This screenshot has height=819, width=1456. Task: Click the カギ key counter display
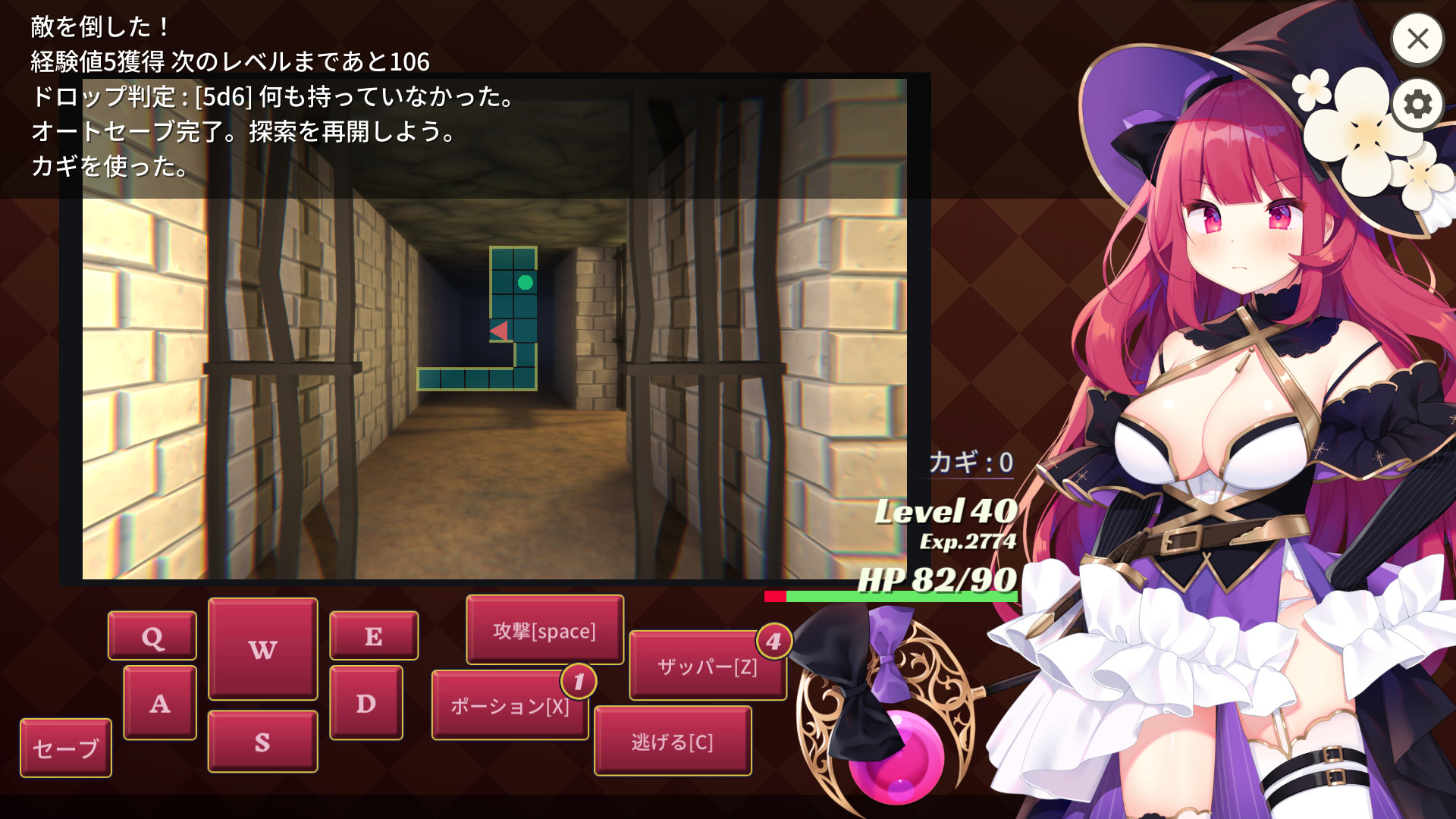click(x=971, y=461)
